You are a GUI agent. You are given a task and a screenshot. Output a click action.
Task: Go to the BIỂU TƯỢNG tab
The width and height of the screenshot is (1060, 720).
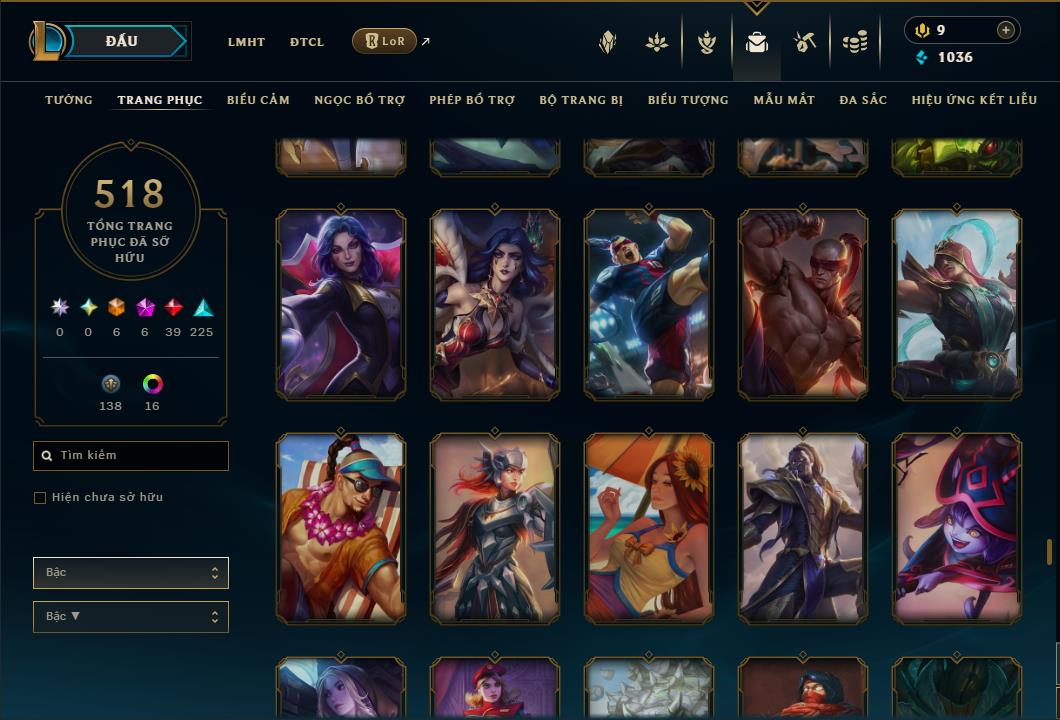coord(688,100)
